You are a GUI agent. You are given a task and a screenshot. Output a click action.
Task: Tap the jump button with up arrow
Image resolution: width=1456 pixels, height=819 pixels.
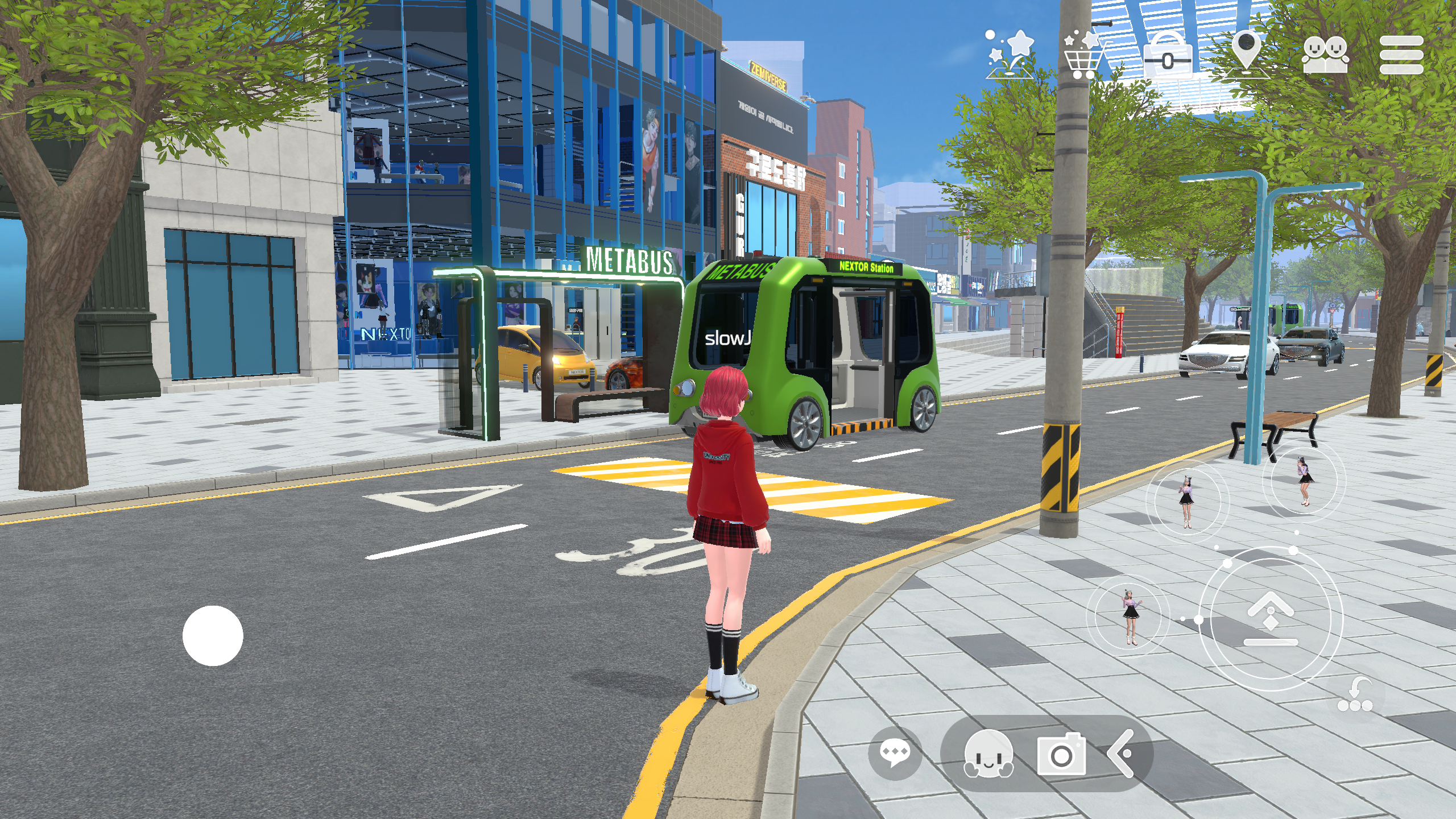[1271, 618]
